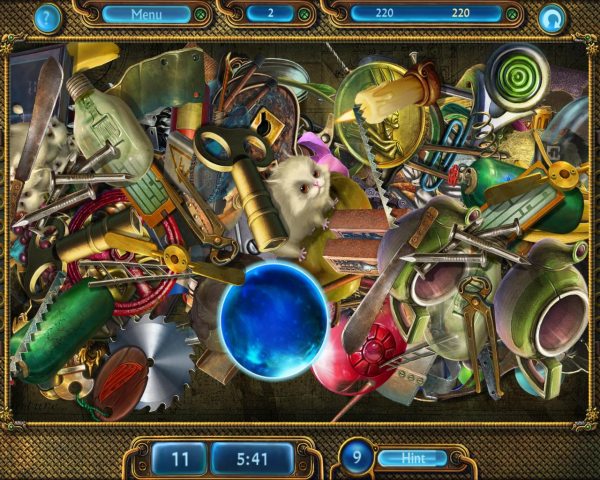
Task: Open the Menu
Action: (x=146, y=14)
